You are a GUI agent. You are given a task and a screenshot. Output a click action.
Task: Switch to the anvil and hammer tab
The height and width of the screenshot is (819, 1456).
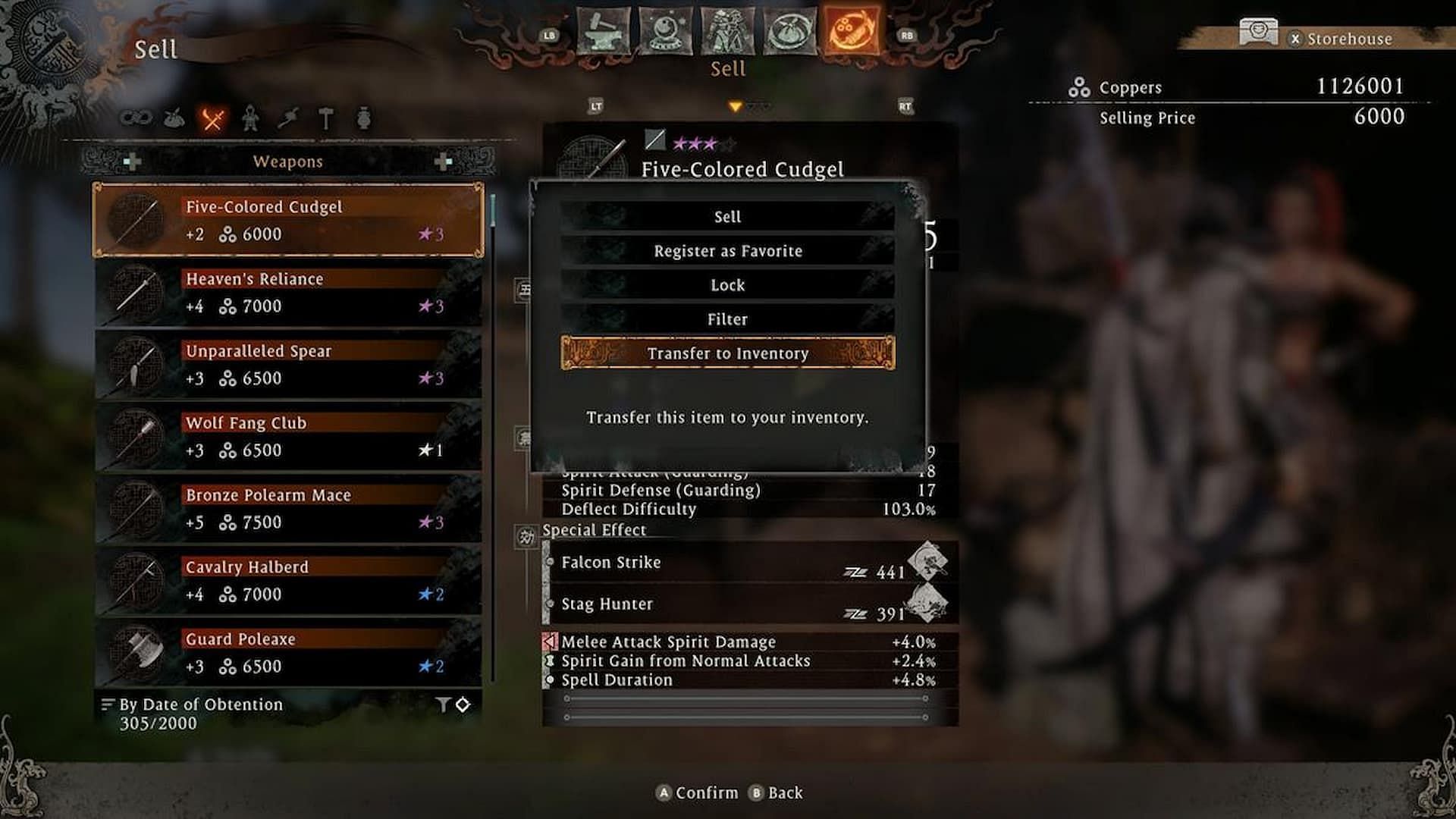point(603,32)
